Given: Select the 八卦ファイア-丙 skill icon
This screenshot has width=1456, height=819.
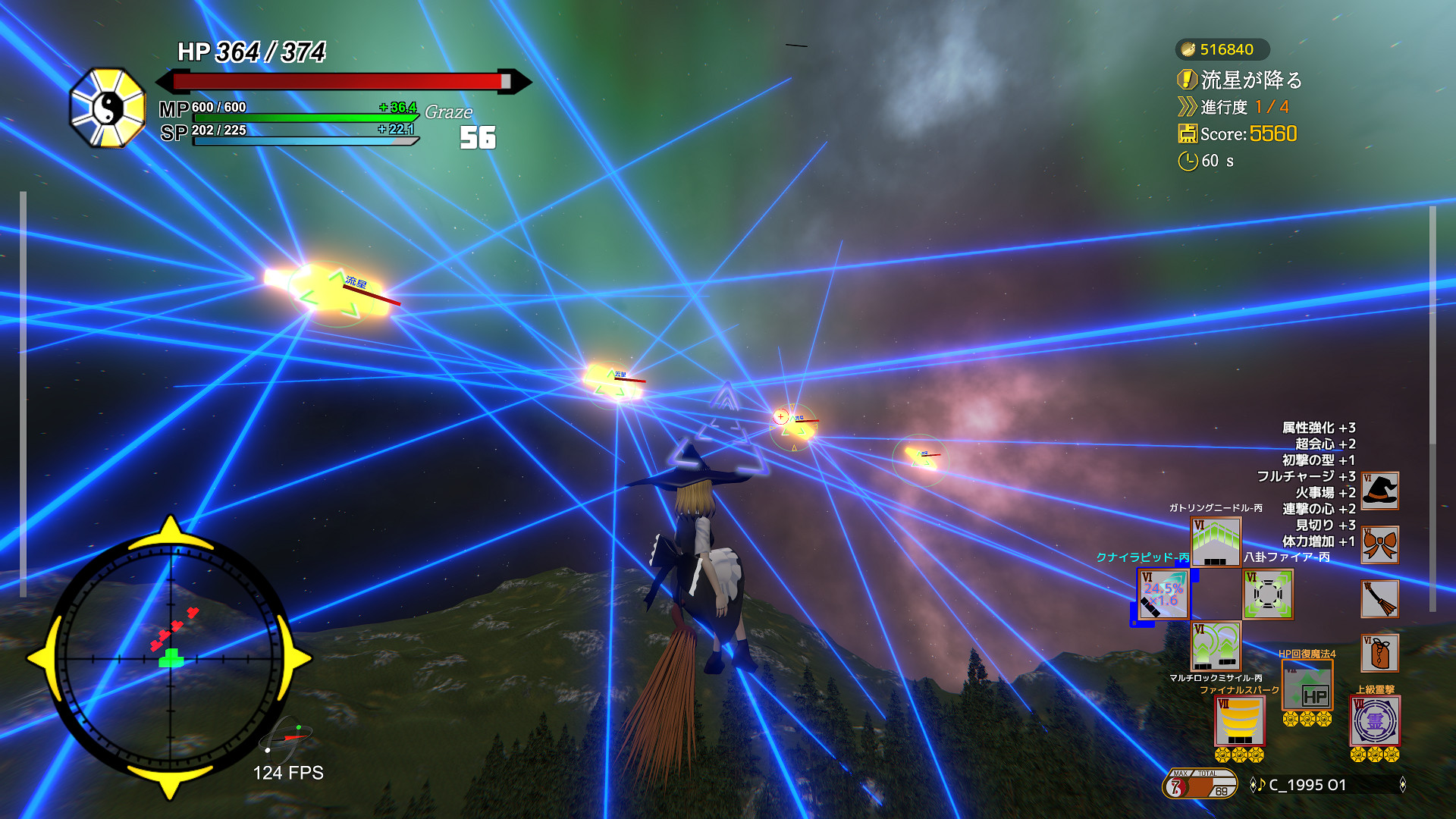Looking at the screenshot, I should coord(1270,595).
